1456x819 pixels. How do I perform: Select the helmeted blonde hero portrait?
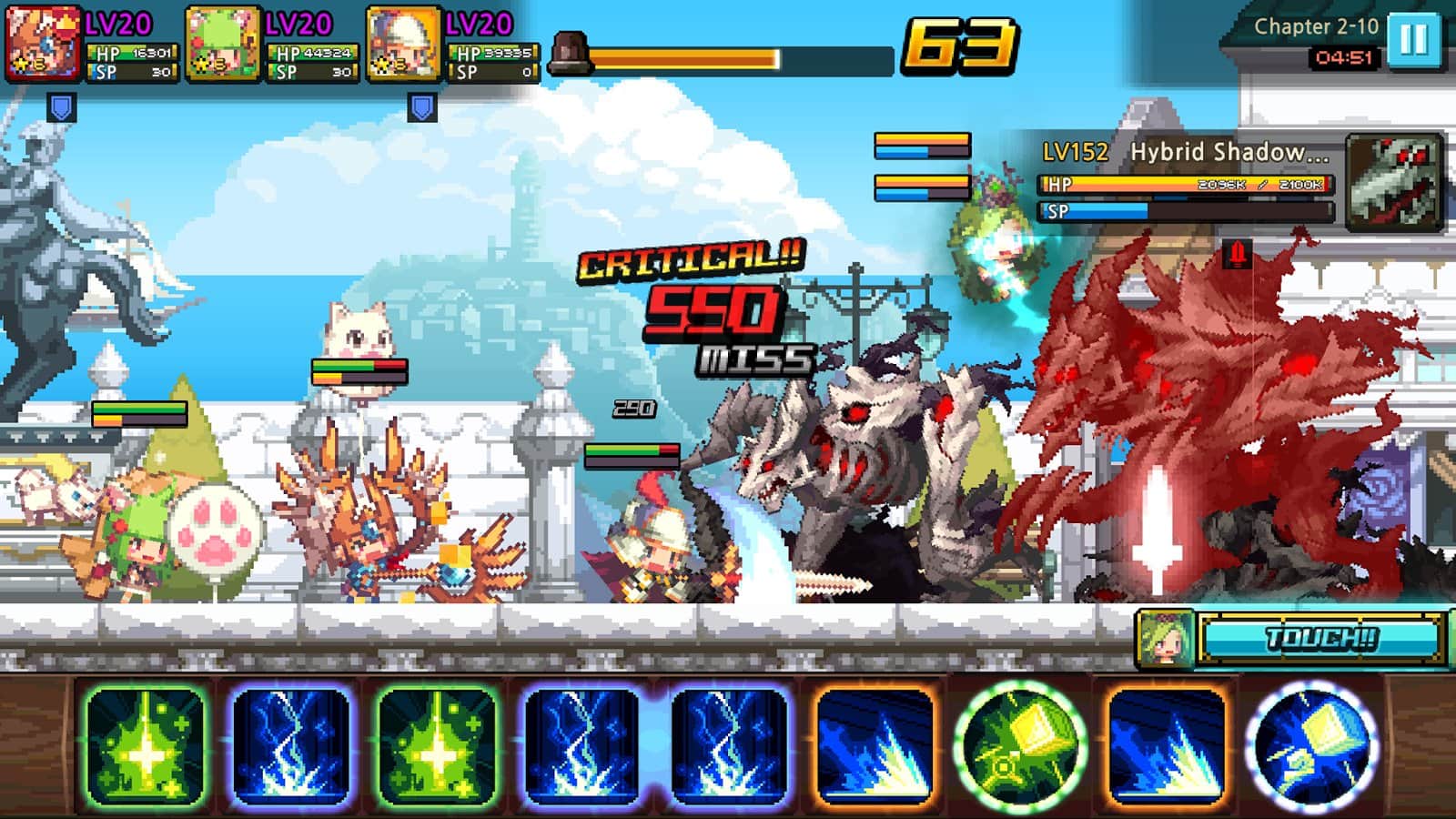(x=403, y=43)
